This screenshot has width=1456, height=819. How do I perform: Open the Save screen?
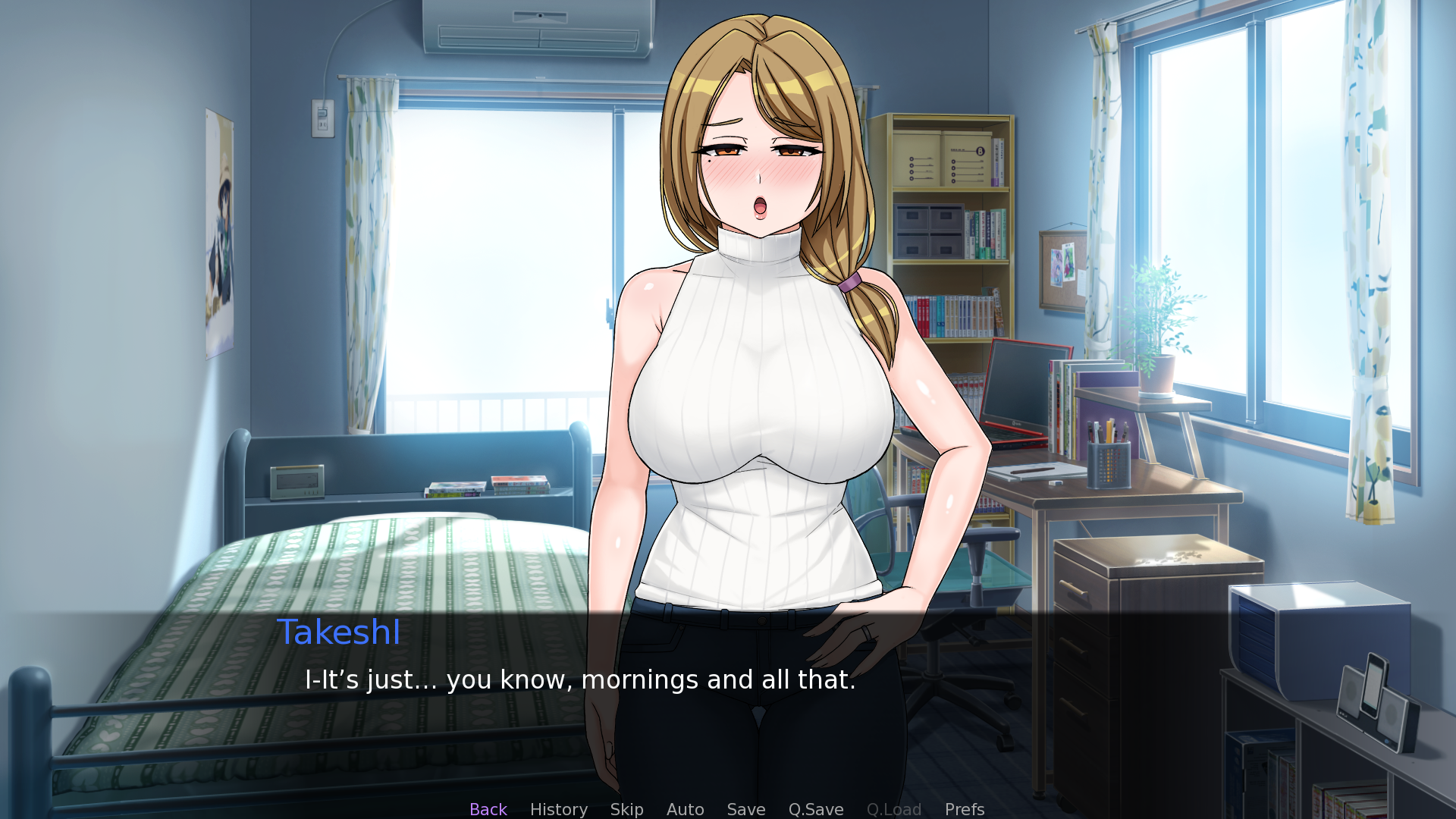pos(745,808)
